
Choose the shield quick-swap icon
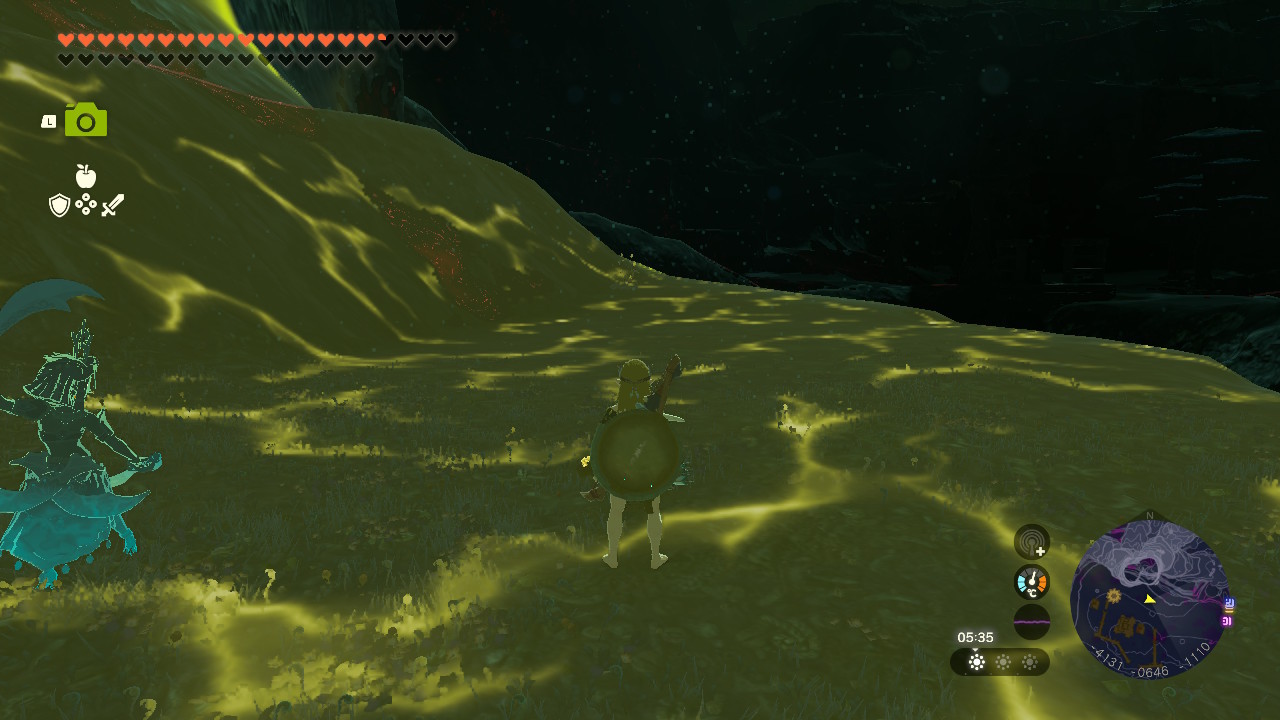pyautogui.click(x=60, y=205)
